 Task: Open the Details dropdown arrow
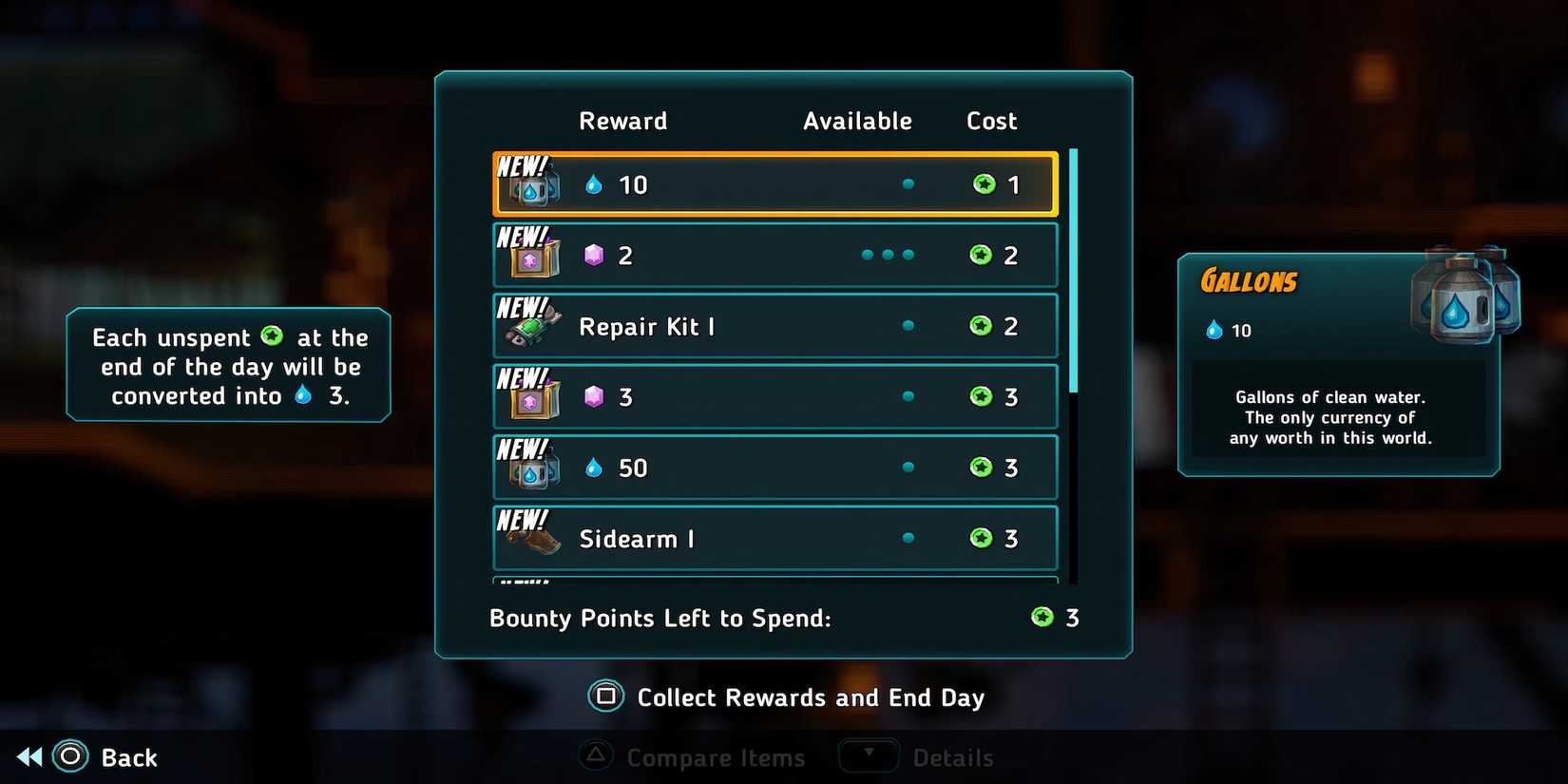click(868, 755)
